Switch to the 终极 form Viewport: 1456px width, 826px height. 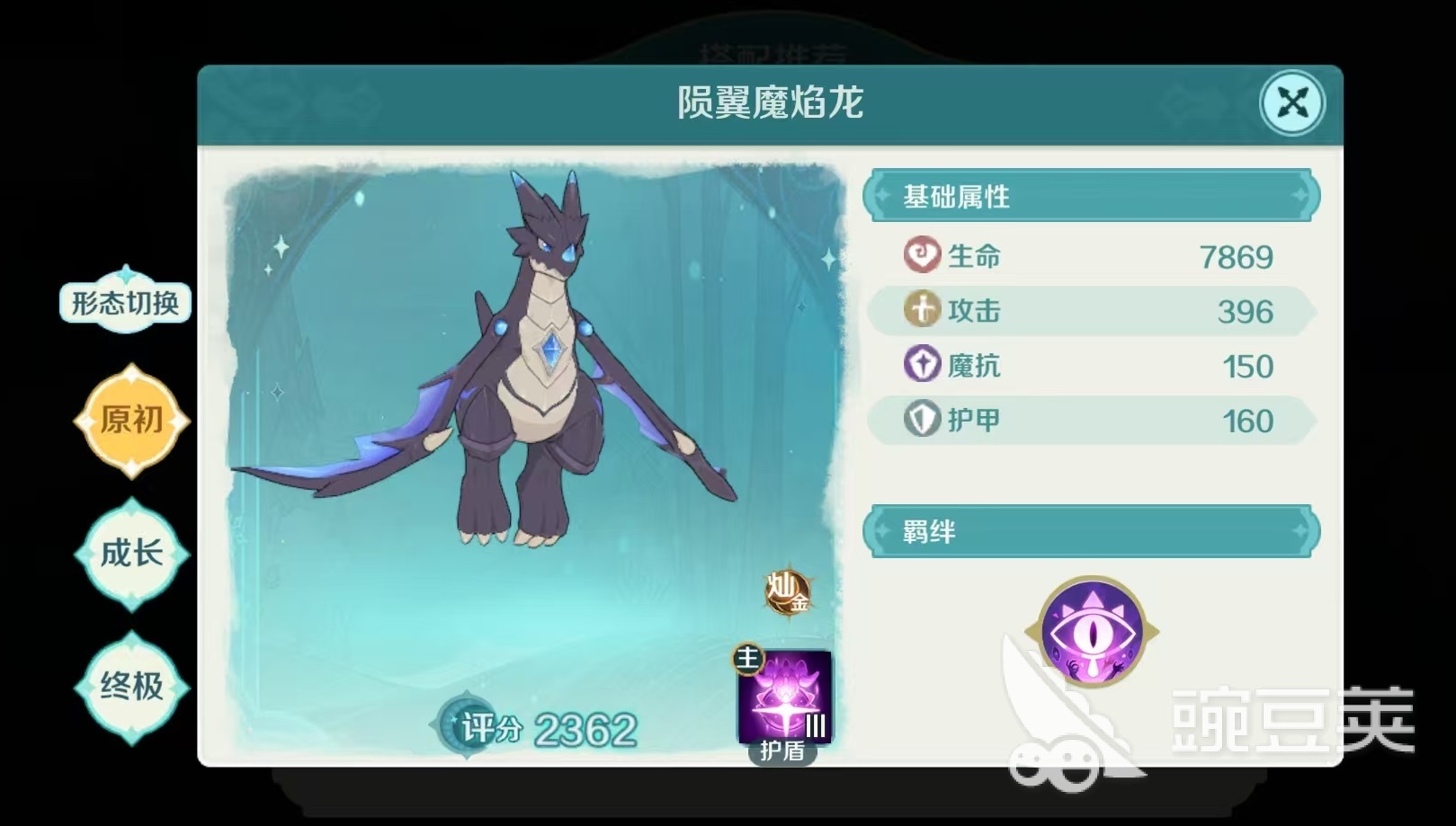point(131,688)
